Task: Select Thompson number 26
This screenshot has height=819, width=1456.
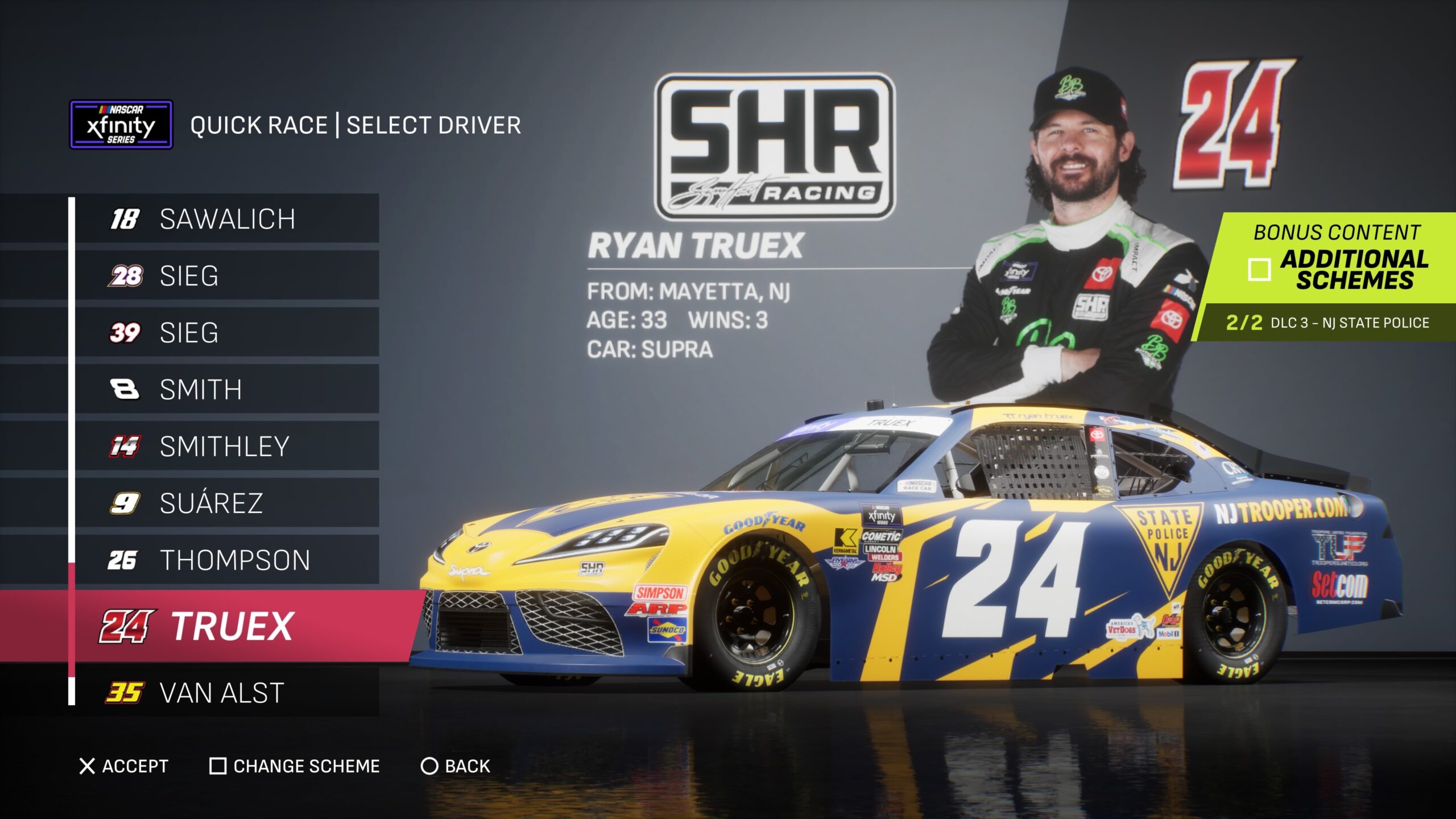Action: [226, 560]
